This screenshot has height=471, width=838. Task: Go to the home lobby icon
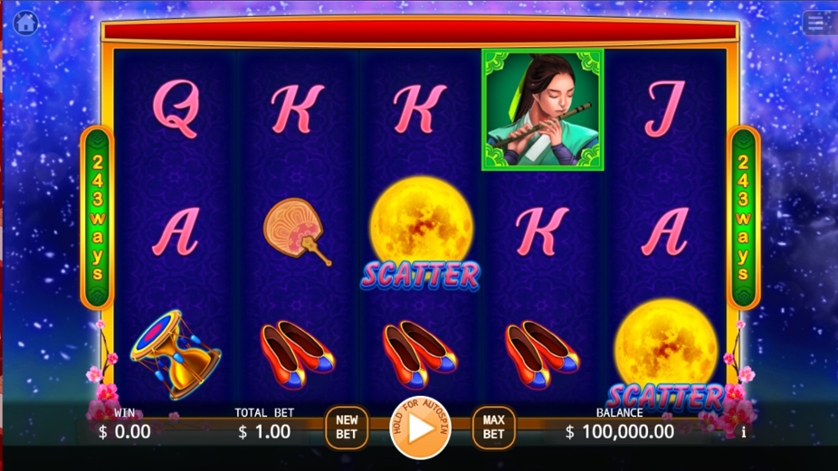click(x=25, y=22)
